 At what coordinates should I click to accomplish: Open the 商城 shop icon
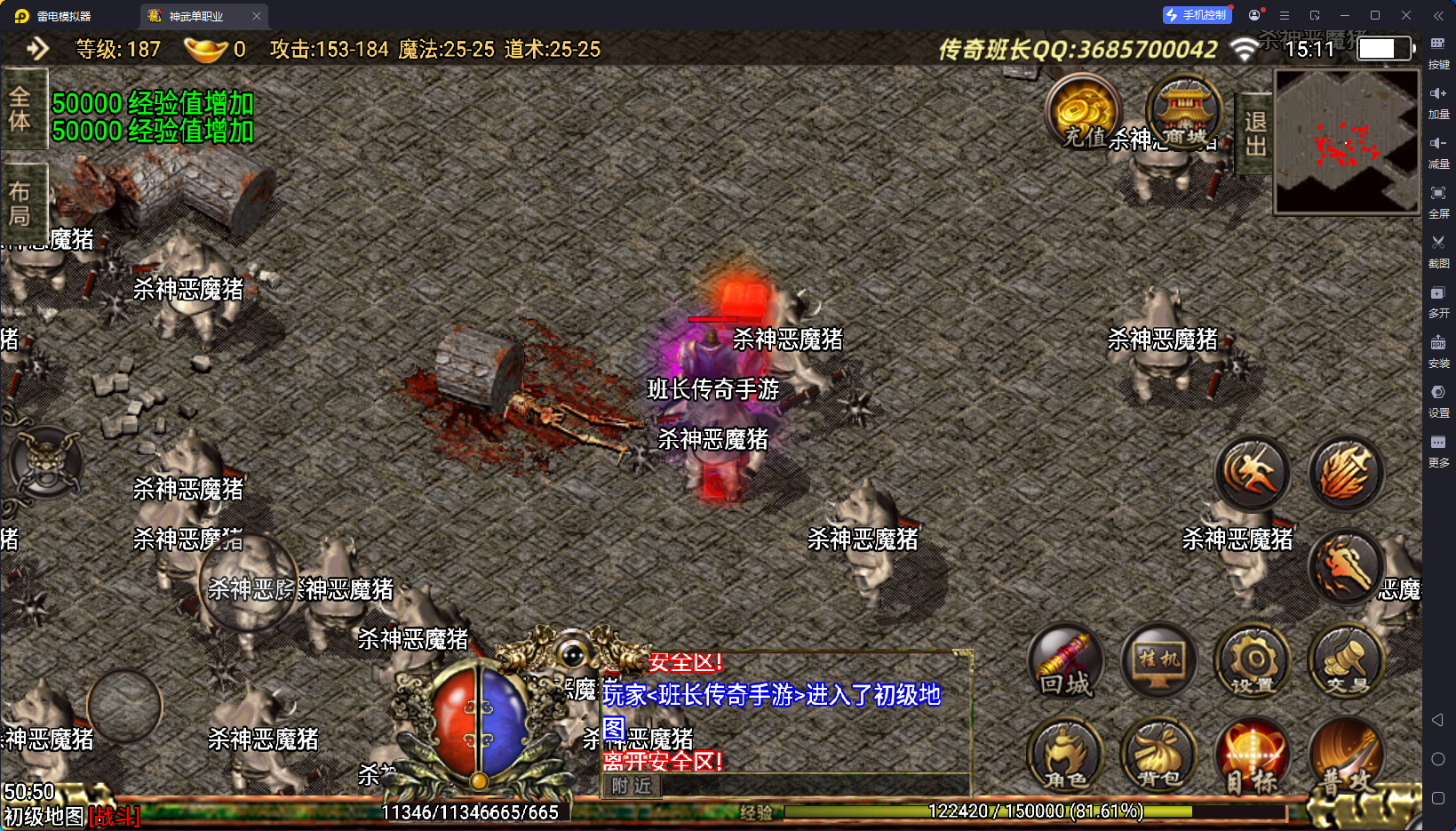(1184, 112)
